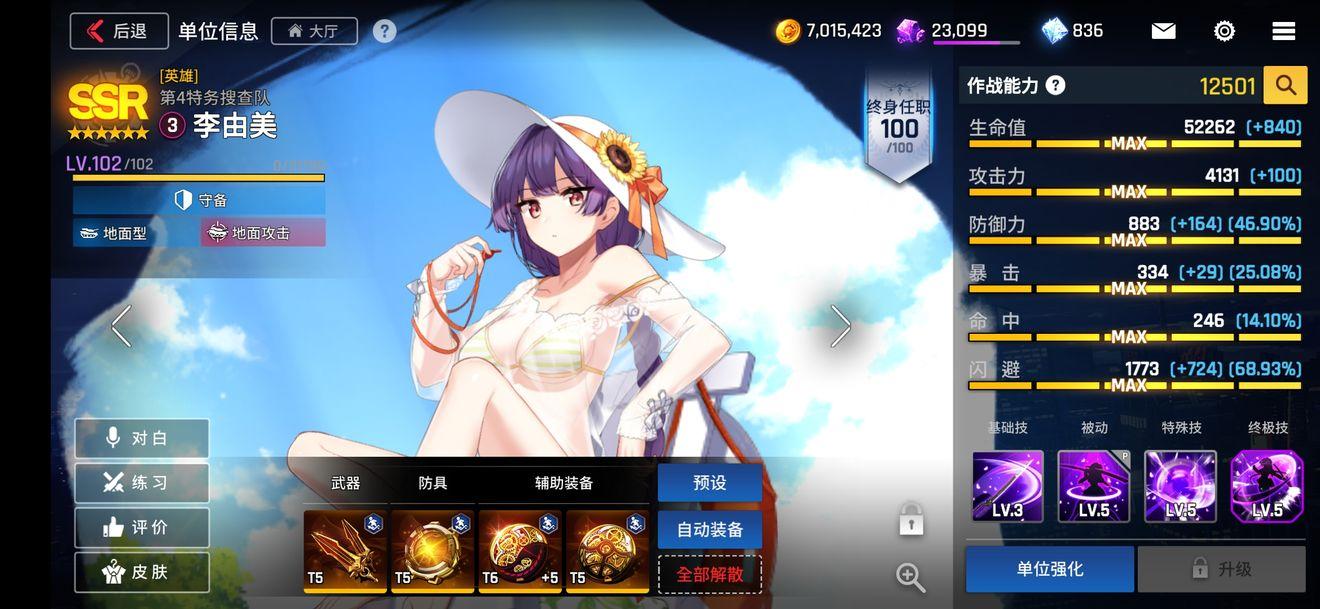
Task: Toggle the padlock lock icon
Action: pos(910,519)
